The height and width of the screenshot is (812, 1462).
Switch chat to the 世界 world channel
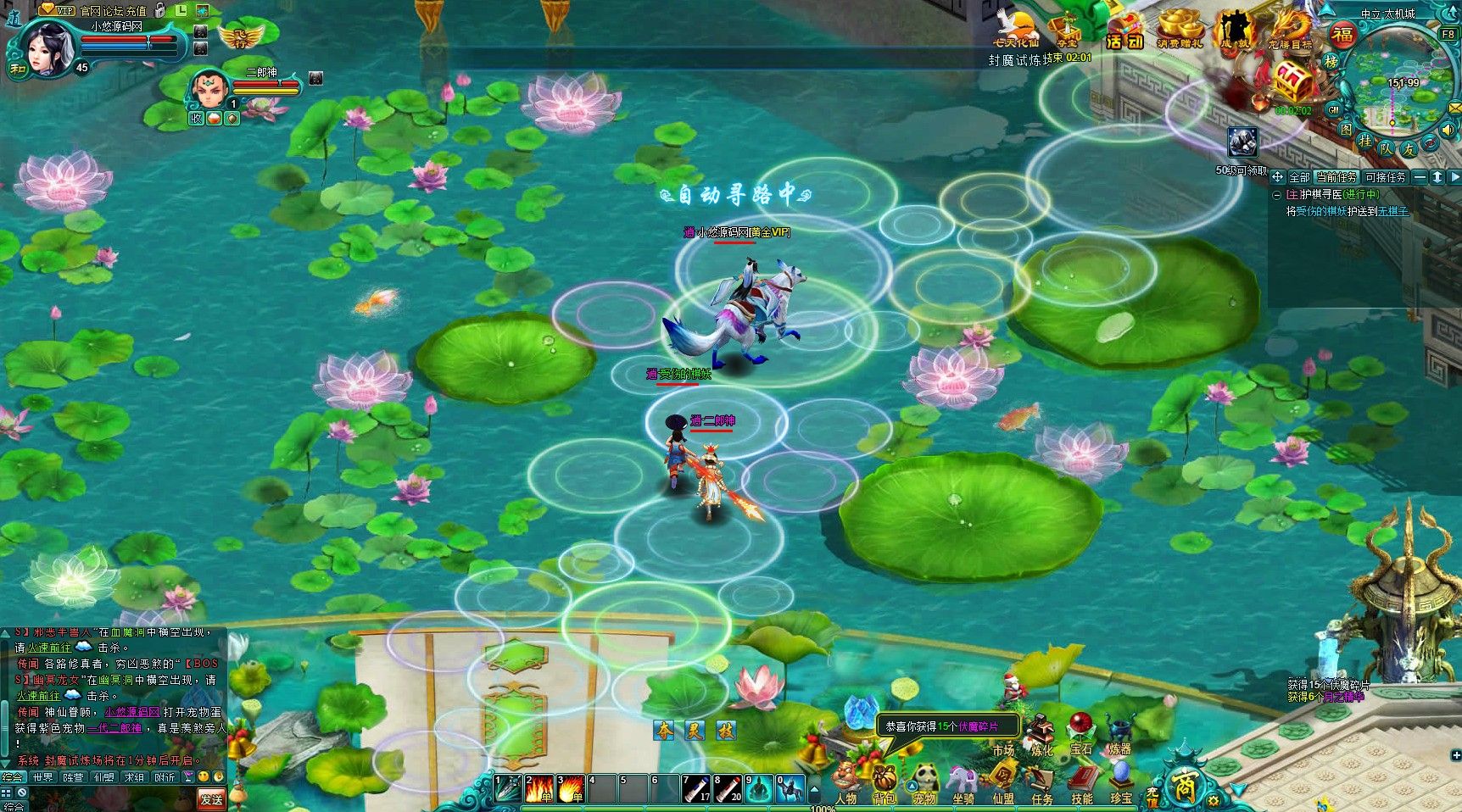click(x=42, y=777)
